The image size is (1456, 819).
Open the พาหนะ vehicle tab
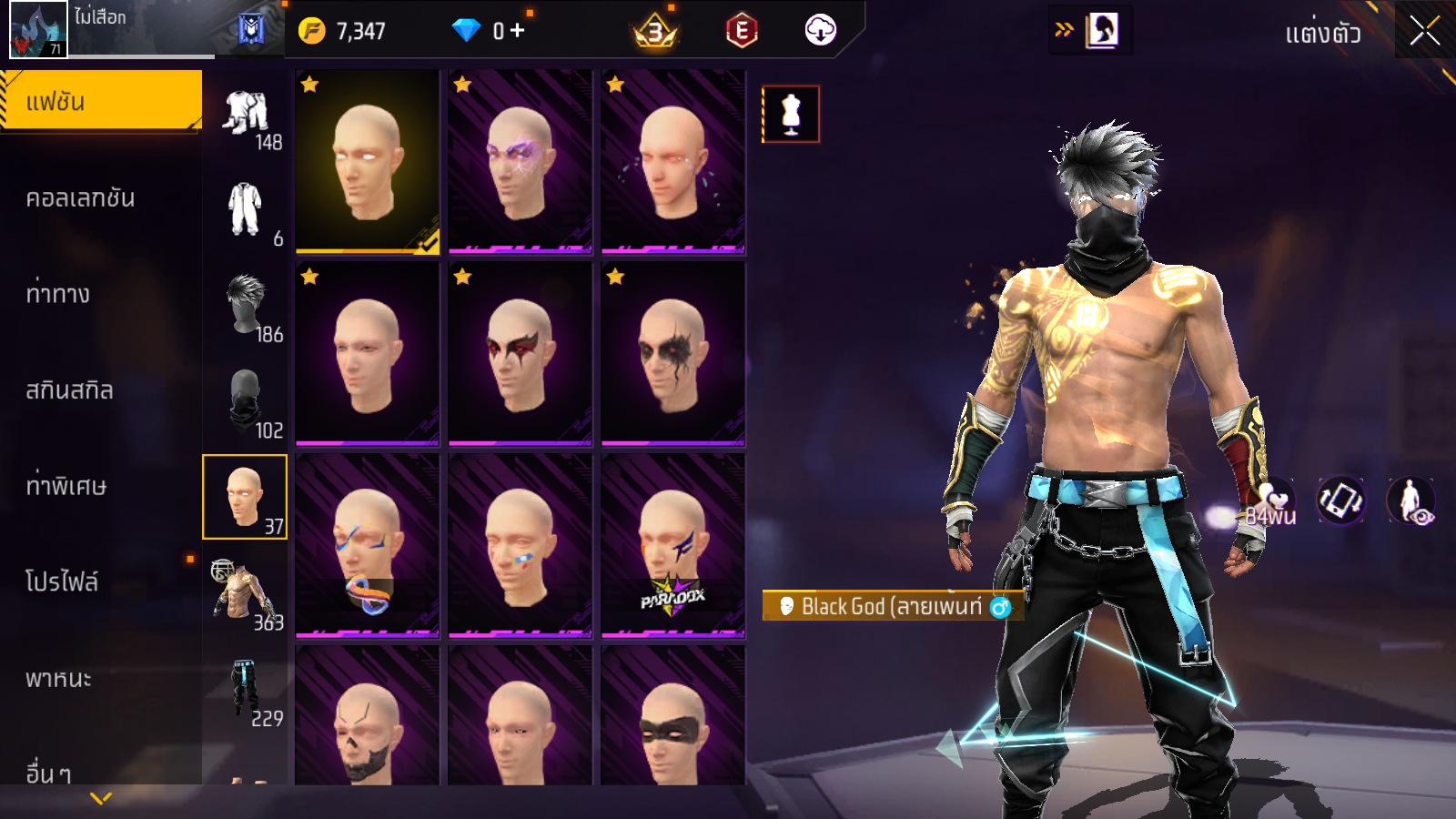59,678
